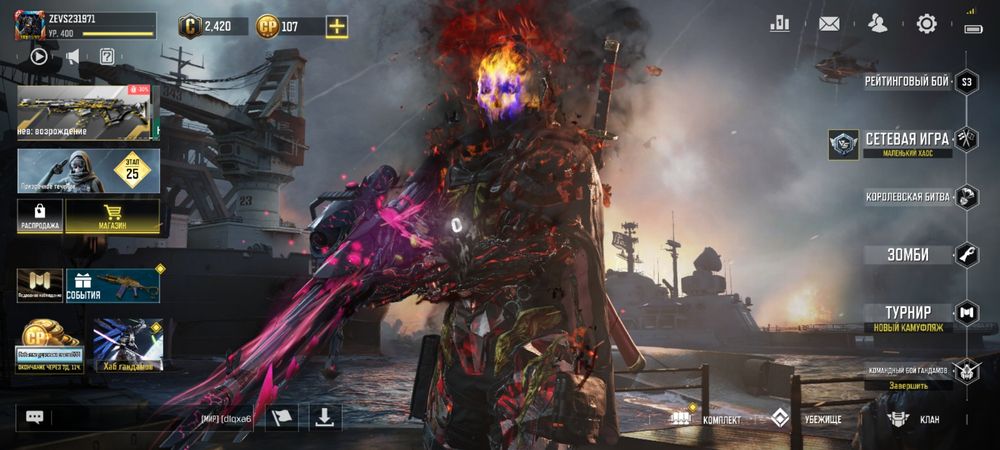Open the МАГАЗИН store button
1000x450 pixels.
[112, 215]
